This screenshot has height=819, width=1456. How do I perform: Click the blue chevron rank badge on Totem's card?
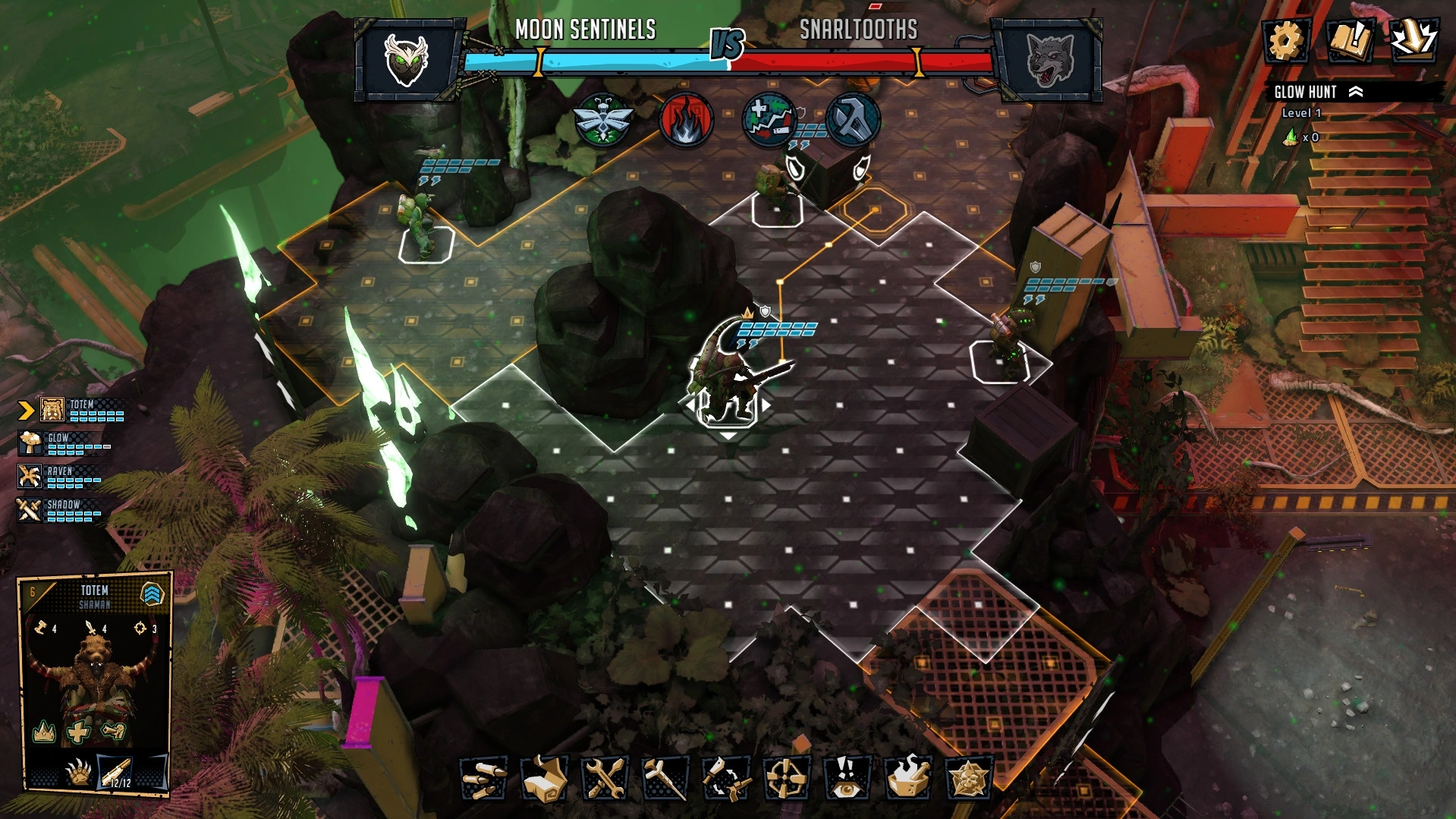[153, 594]
